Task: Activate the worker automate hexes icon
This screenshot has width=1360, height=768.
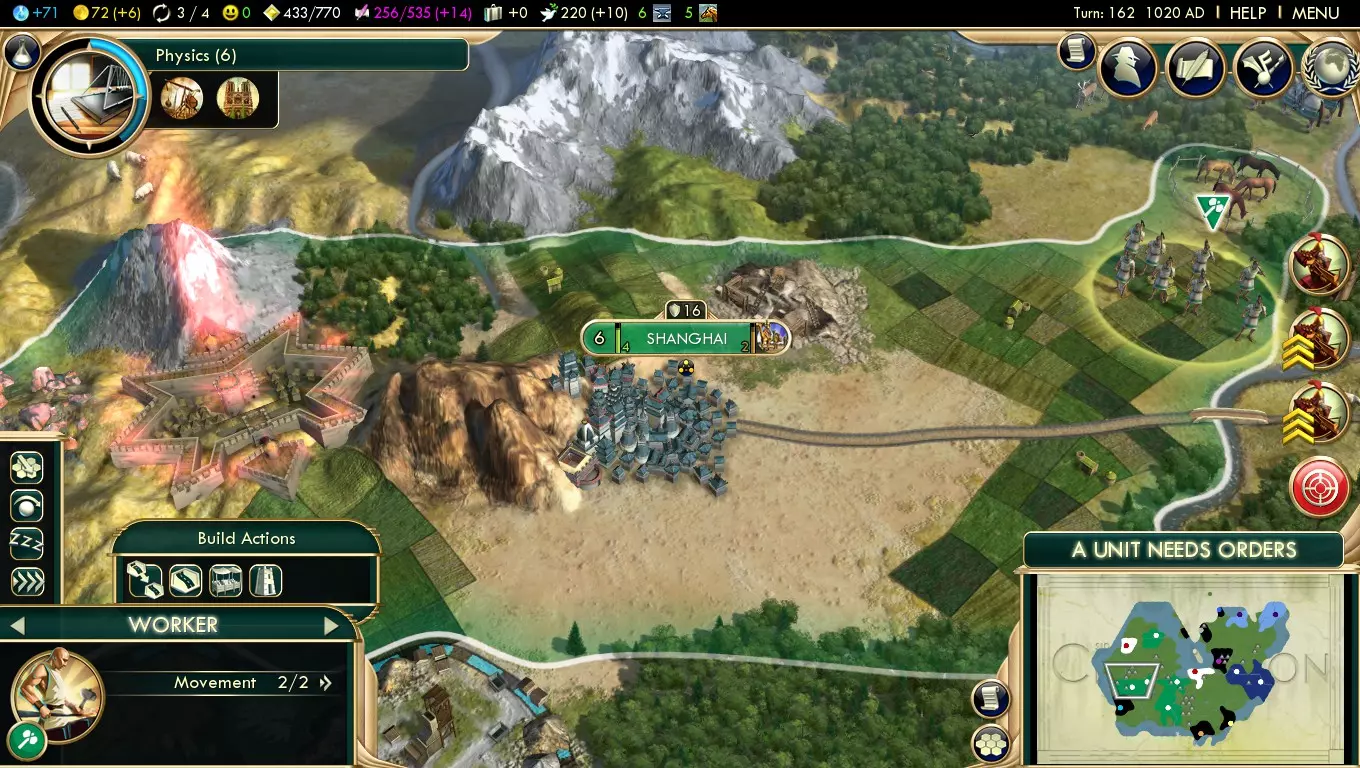Action: [26, 467]
